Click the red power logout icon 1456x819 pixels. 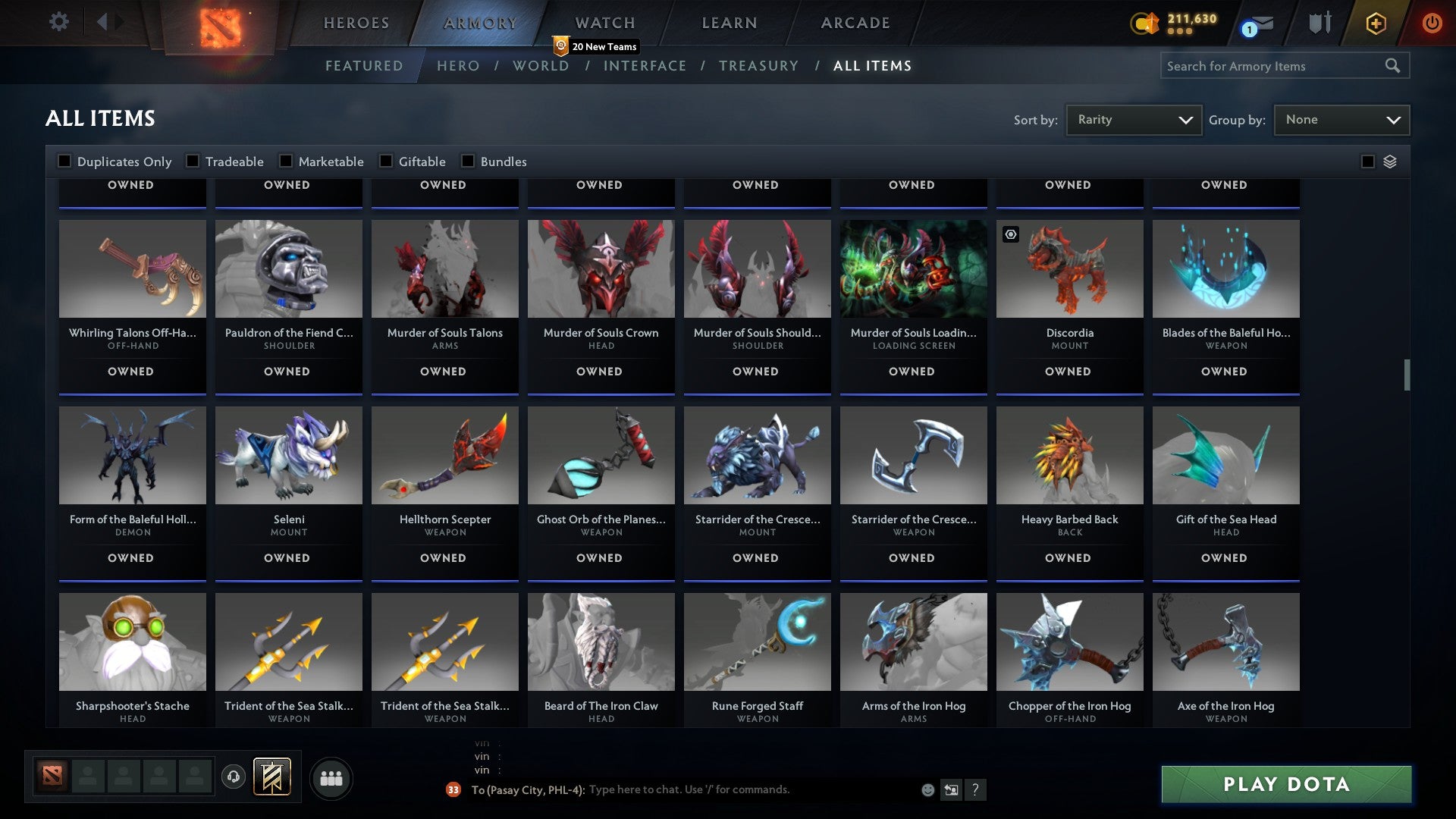1432,23
